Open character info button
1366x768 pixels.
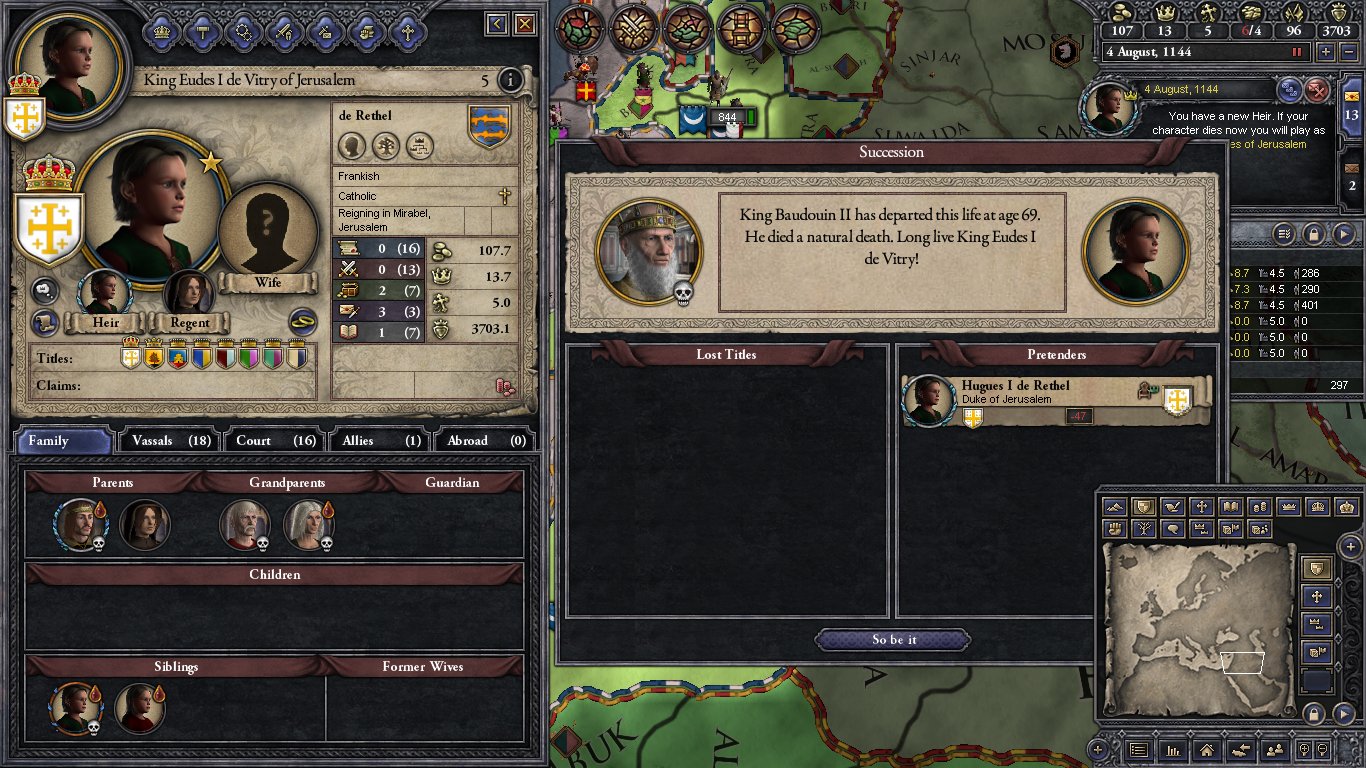[510, 80]
